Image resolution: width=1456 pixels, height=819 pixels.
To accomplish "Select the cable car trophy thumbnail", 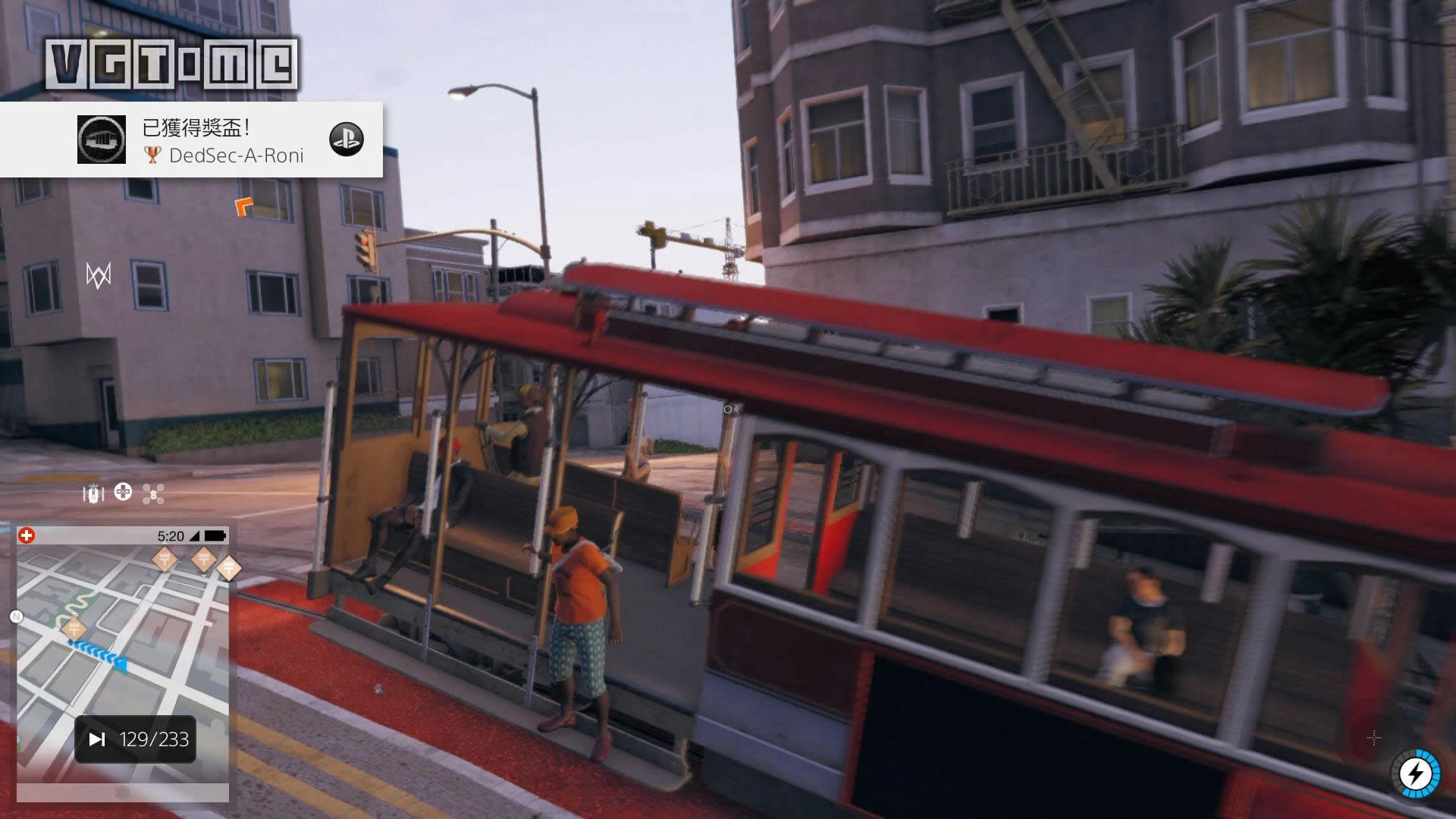I will [102, 140].
